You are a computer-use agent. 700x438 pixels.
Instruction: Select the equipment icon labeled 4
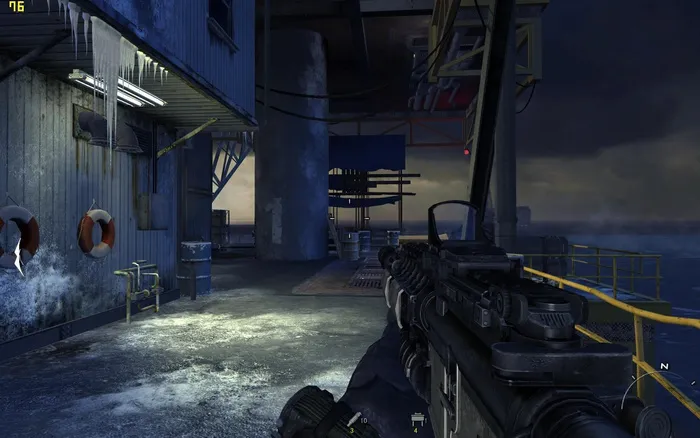point(415,418)
